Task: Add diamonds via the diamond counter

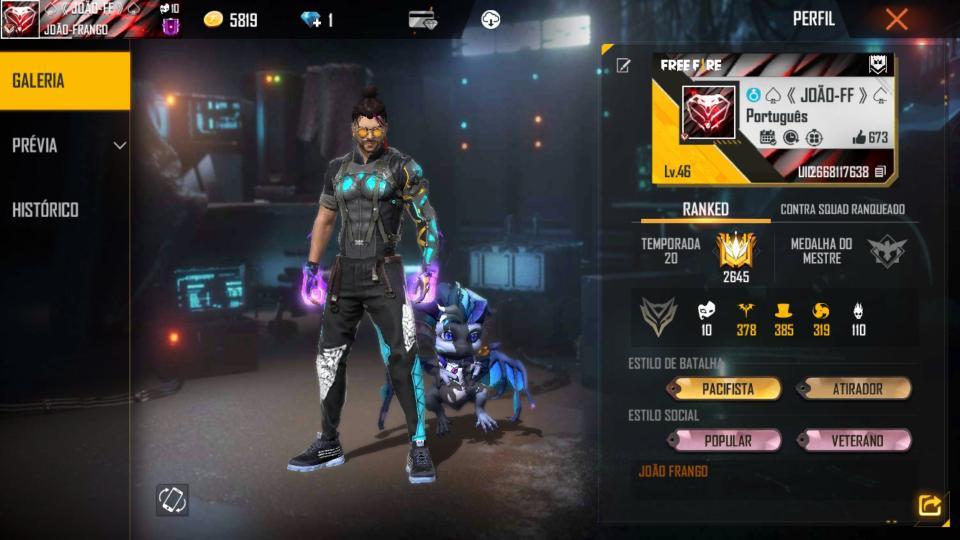Action: tap(317, 20)
